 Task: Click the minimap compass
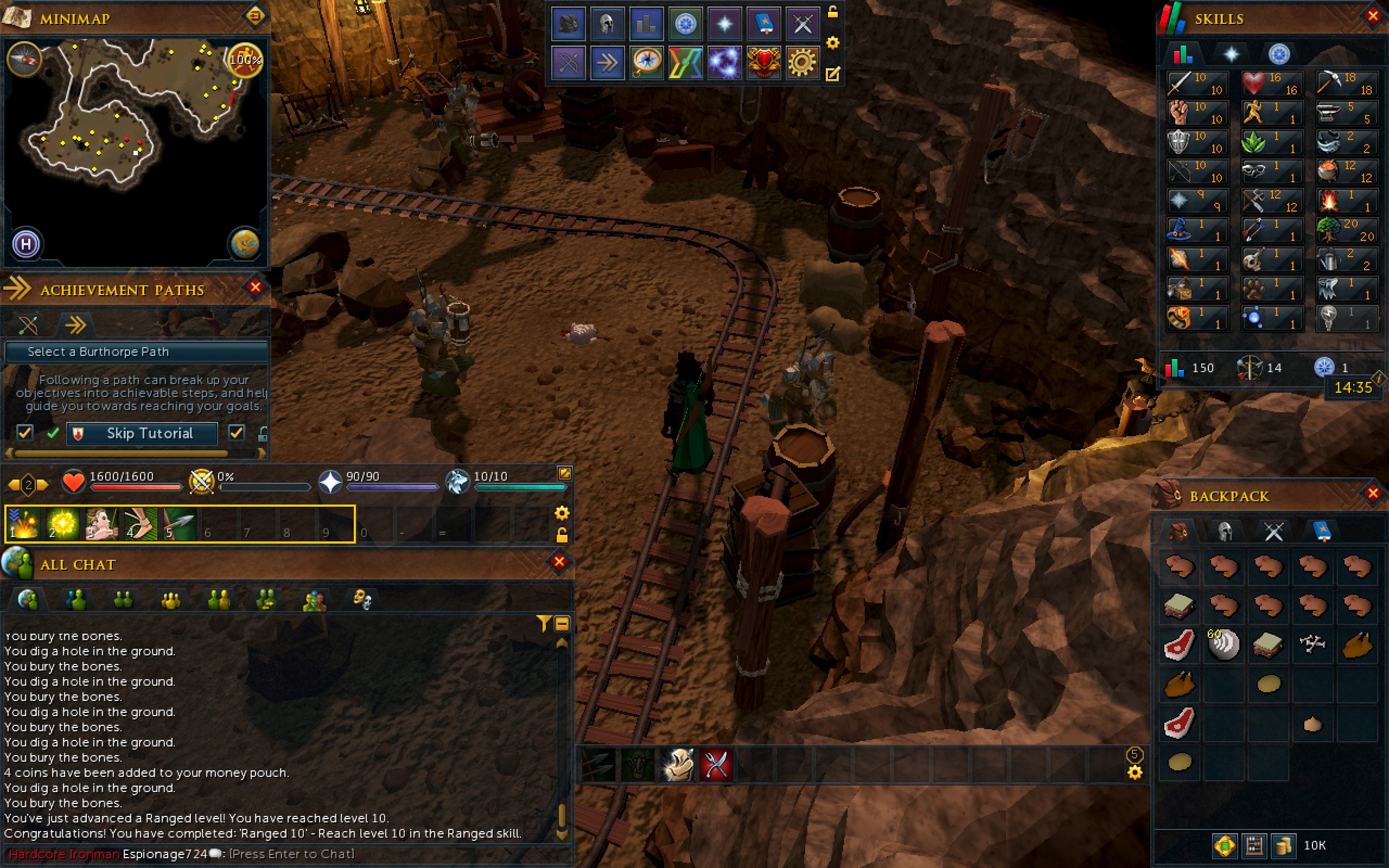24,59
